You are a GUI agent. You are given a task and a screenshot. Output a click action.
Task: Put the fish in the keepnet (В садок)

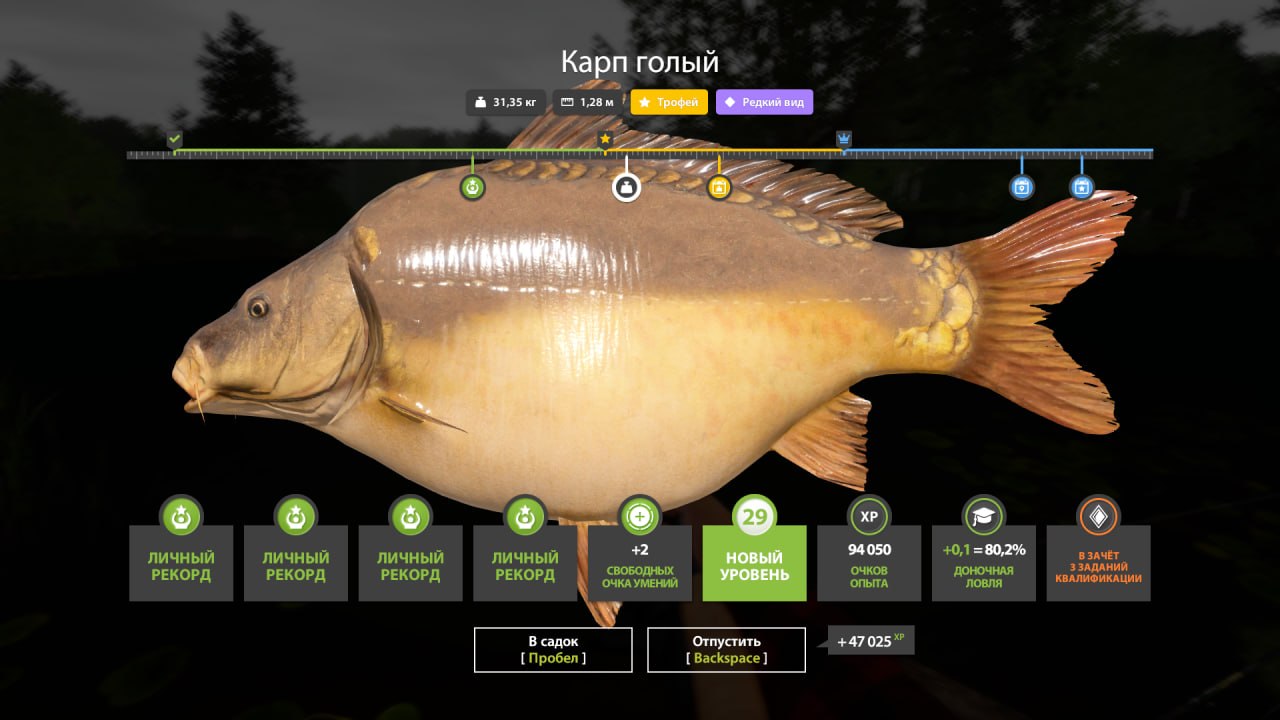point(553,650)
